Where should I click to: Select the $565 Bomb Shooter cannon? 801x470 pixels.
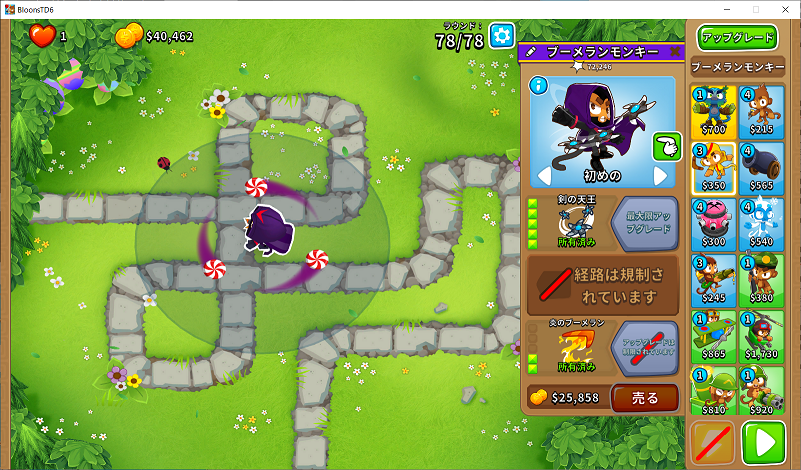[762, 167]
